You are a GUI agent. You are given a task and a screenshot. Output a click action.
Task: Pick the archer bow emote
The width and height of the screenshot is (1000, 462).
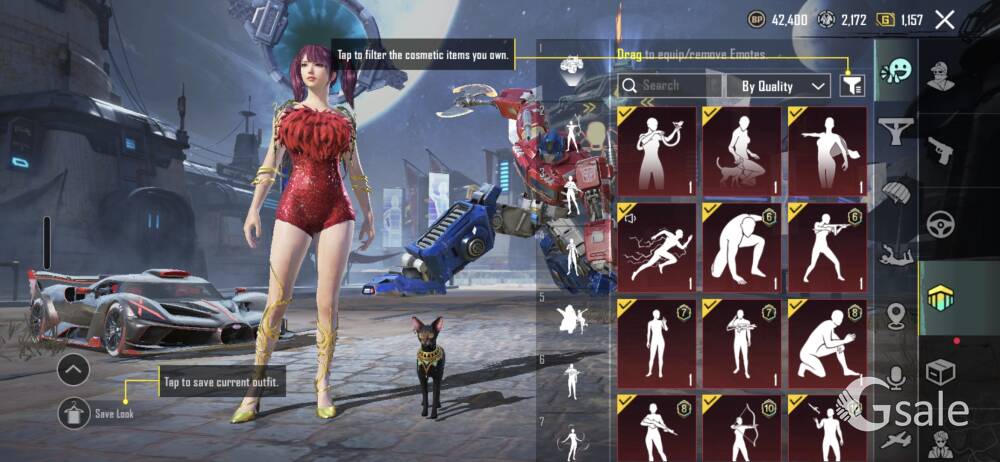point(741,427)
